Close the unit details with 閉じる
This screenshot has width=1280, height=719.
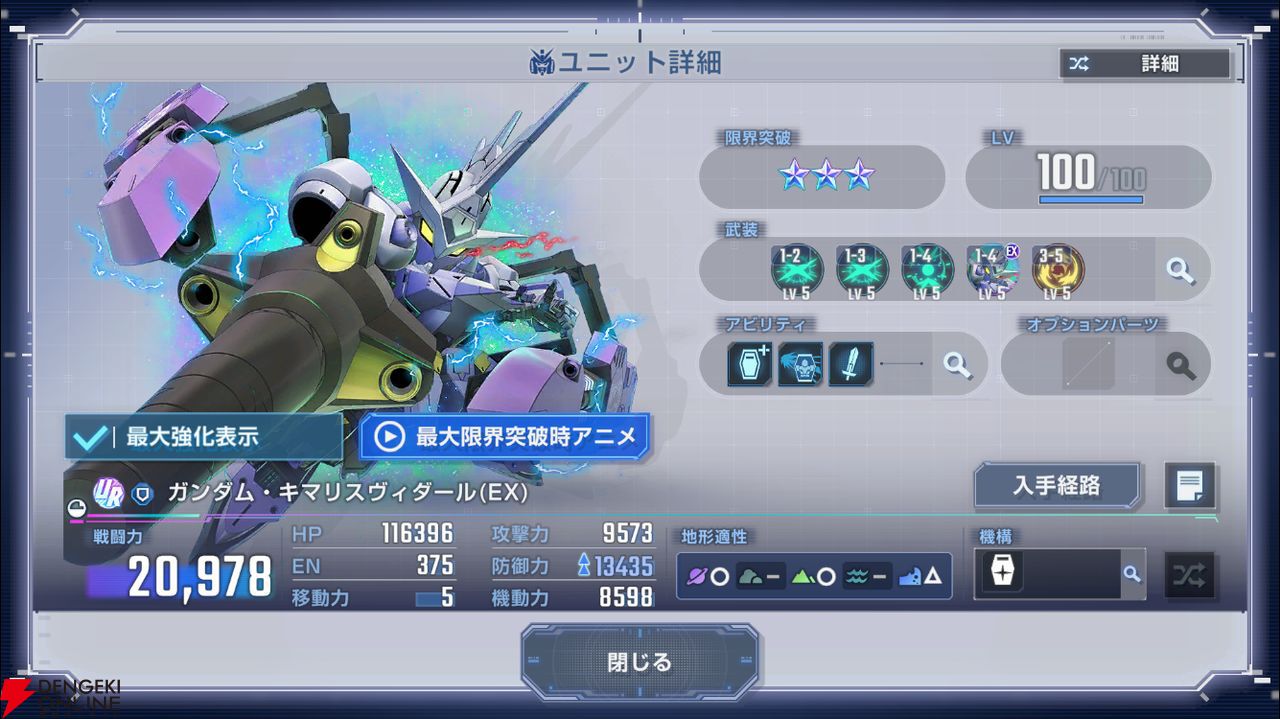pyautogui.click(x=639, y=661)
